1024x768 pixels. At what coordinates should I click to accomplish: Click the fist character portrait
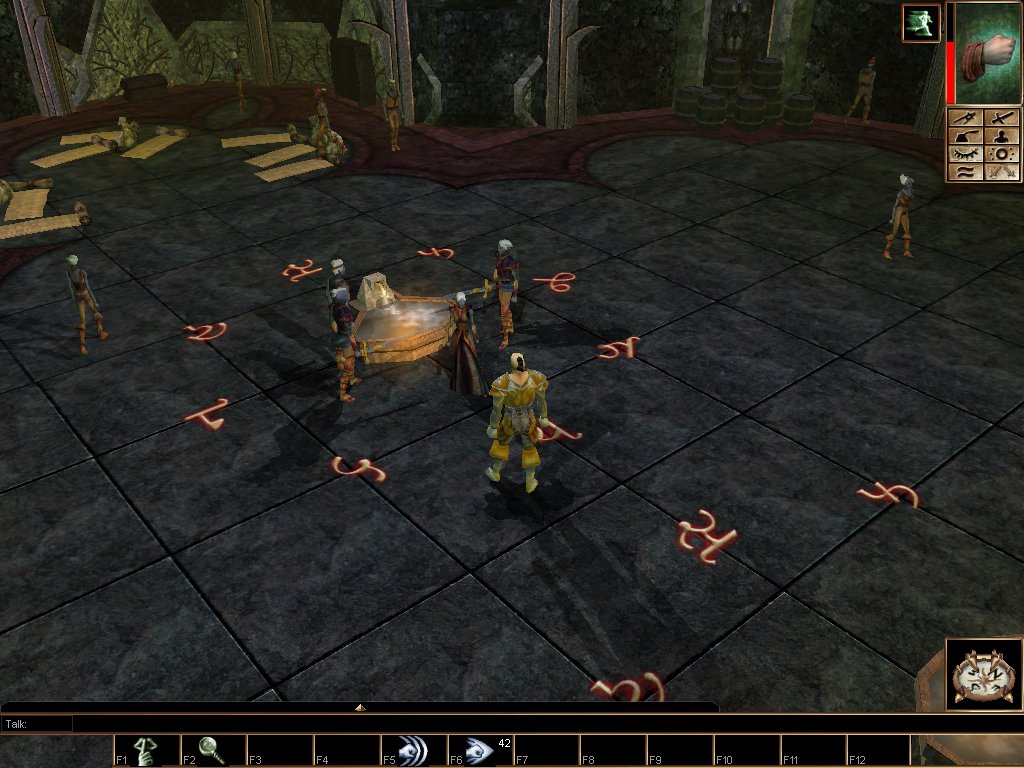pyautogui.click(x=985, y=52)
